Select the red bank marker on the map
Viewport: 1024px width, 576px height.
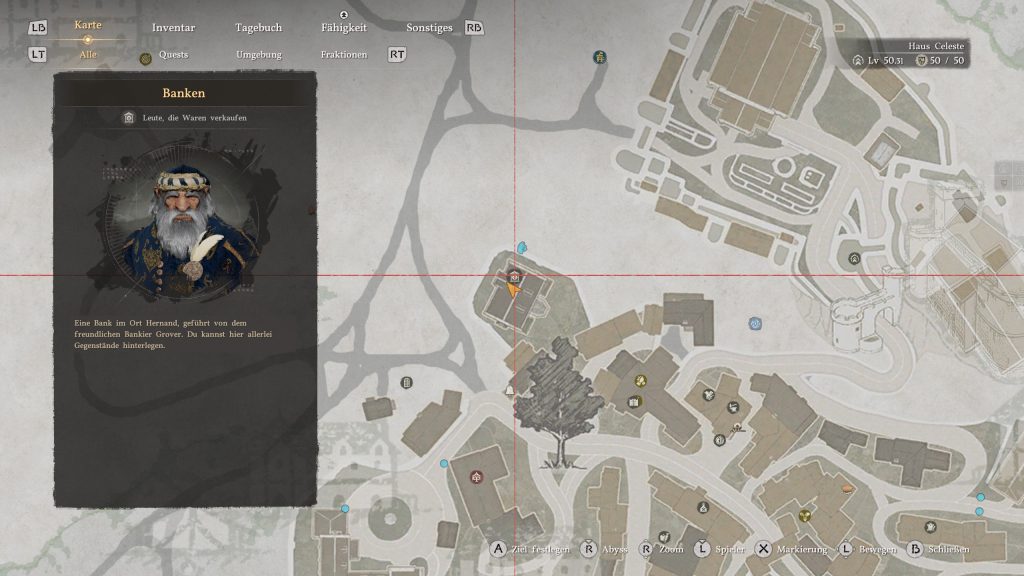tap(513, 276)
